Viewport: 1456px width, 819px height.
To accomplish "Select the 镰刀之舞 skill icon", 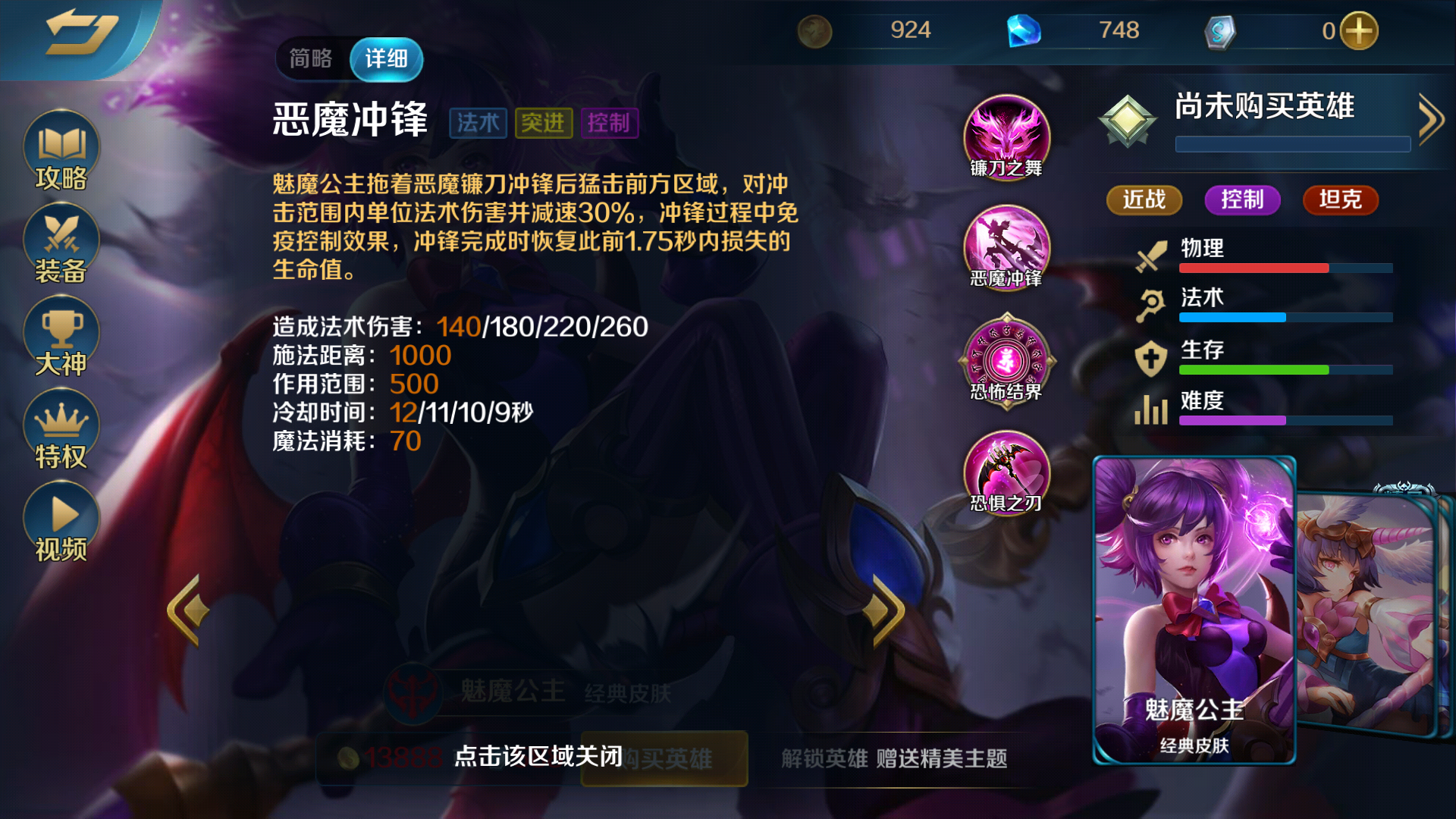I will 1006,136.
